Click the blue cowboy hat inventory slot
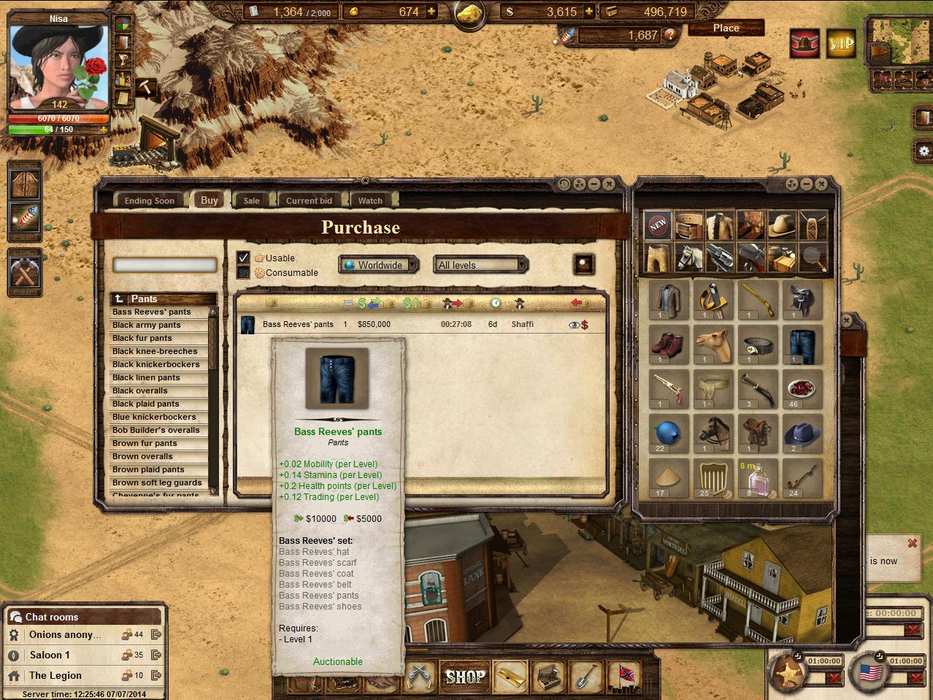 pos(801,434)
